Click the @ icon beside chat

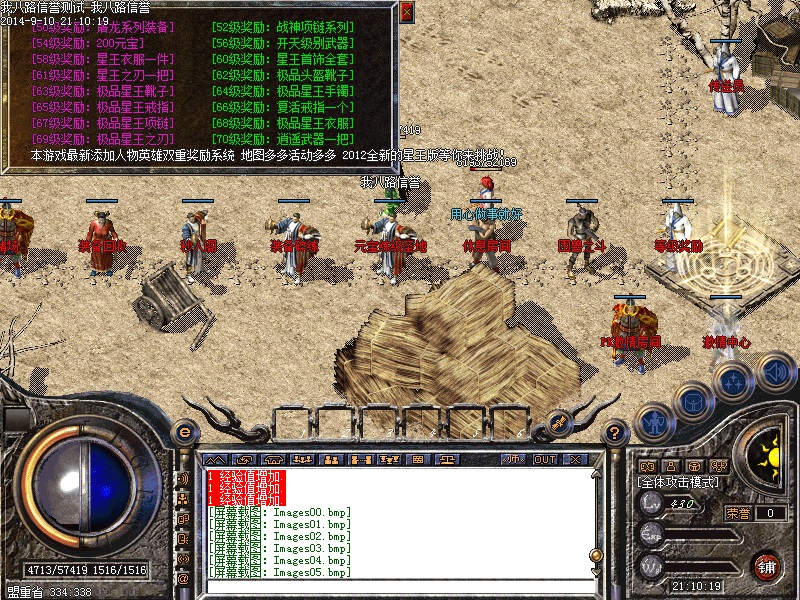point(183,578)
